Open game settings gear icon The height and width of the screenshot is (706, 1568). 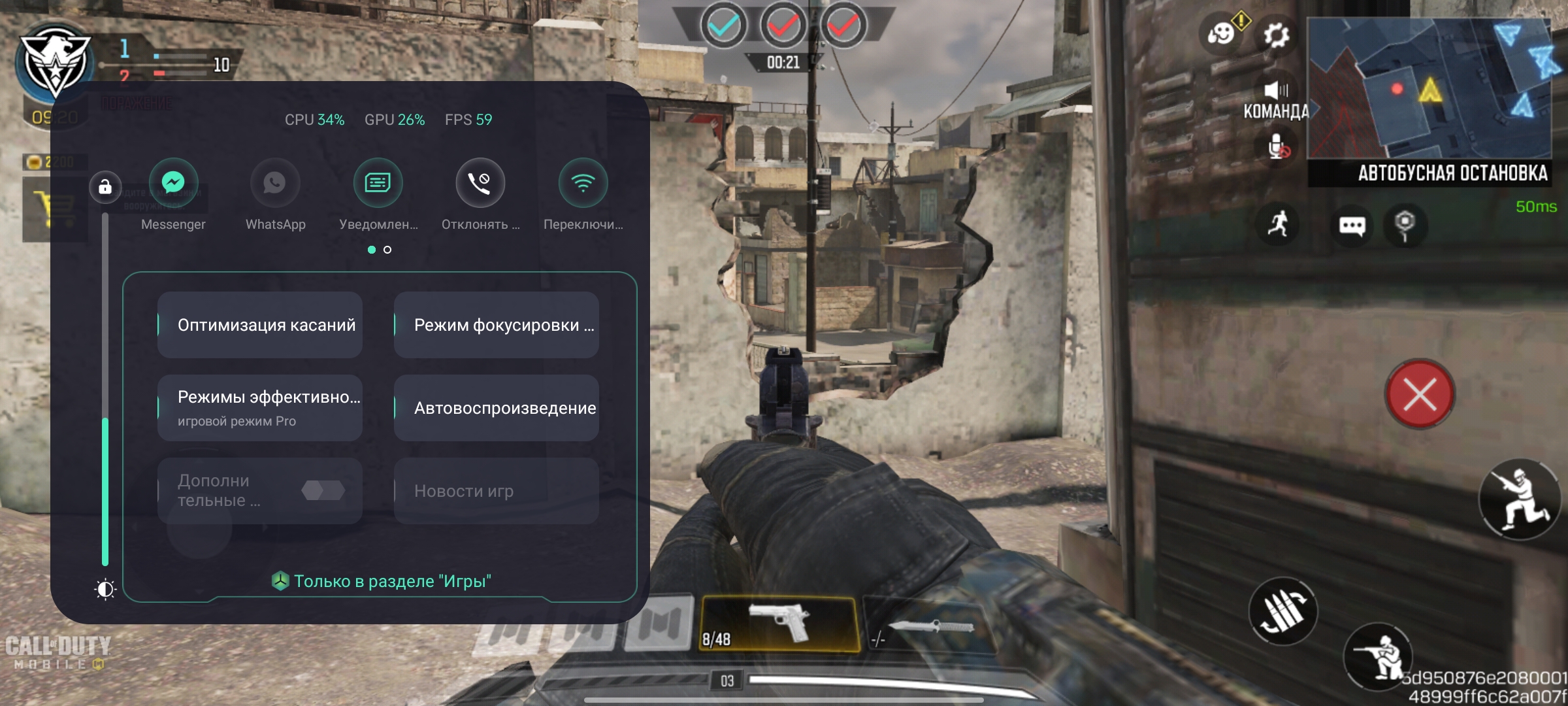[1275, 35]
